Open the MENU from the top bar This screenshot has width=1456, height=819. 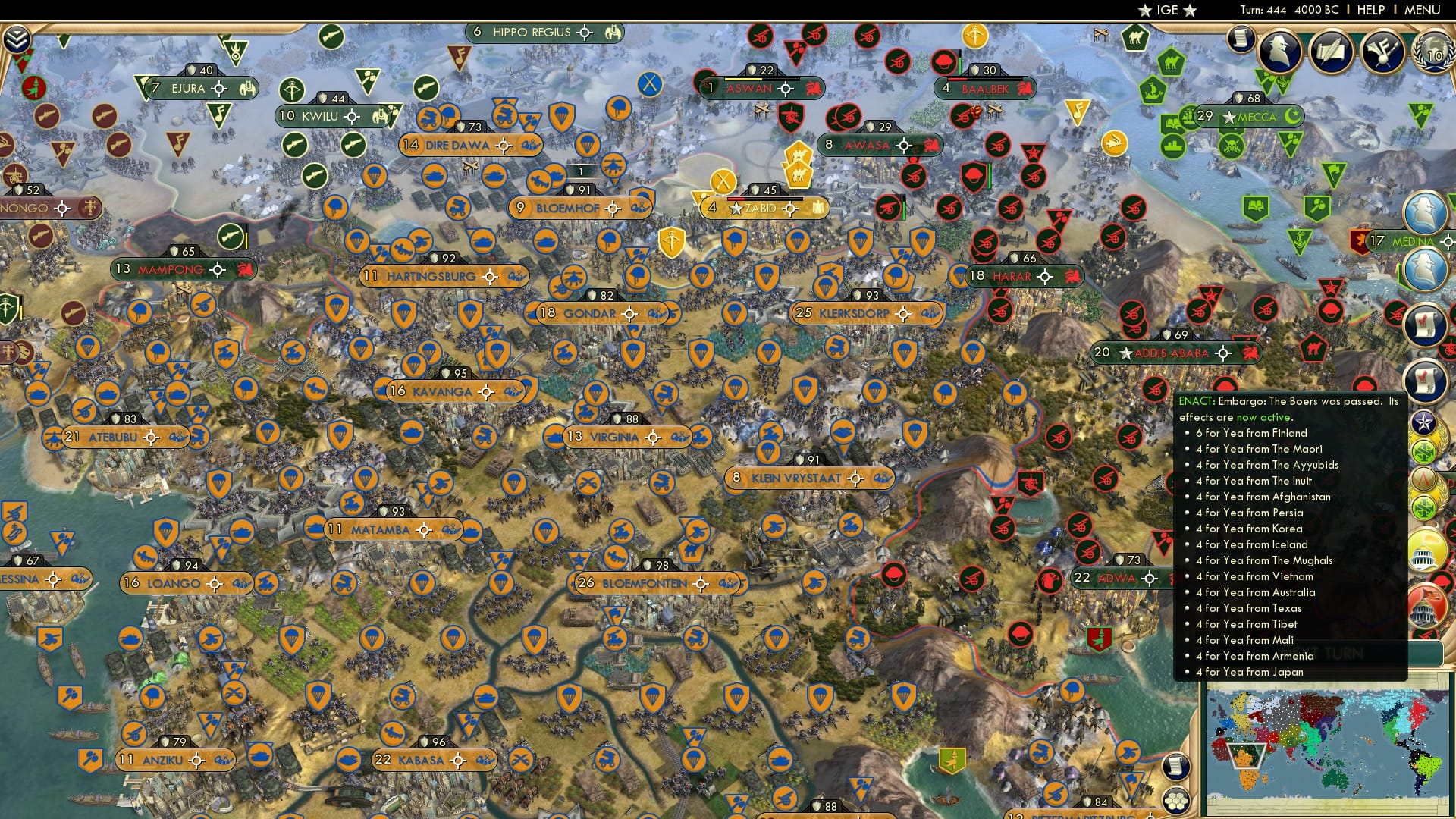tap(1421, 10)
